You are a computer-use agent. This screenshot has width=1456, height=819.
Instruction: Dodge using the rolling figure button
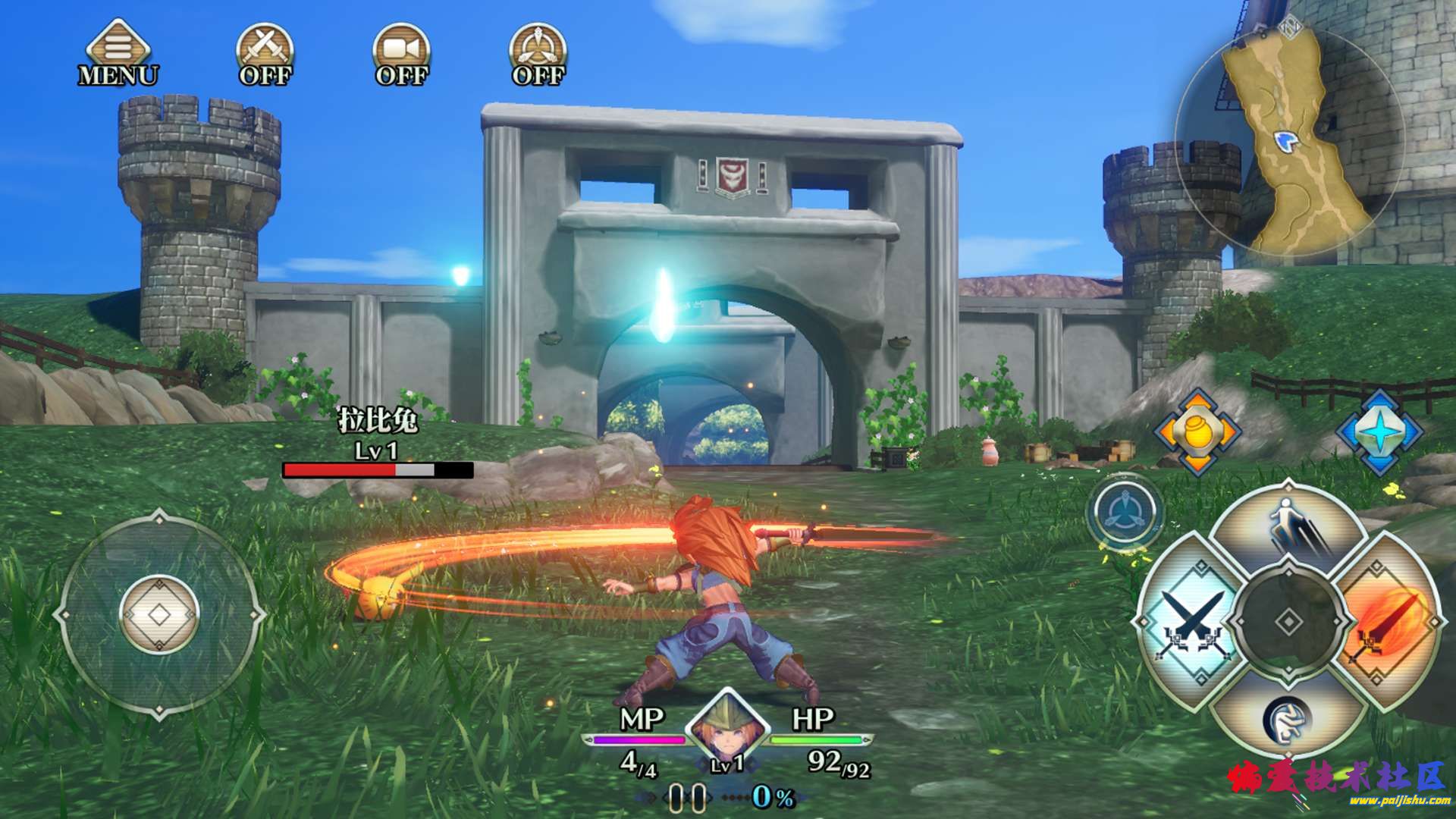(1288, 717)
